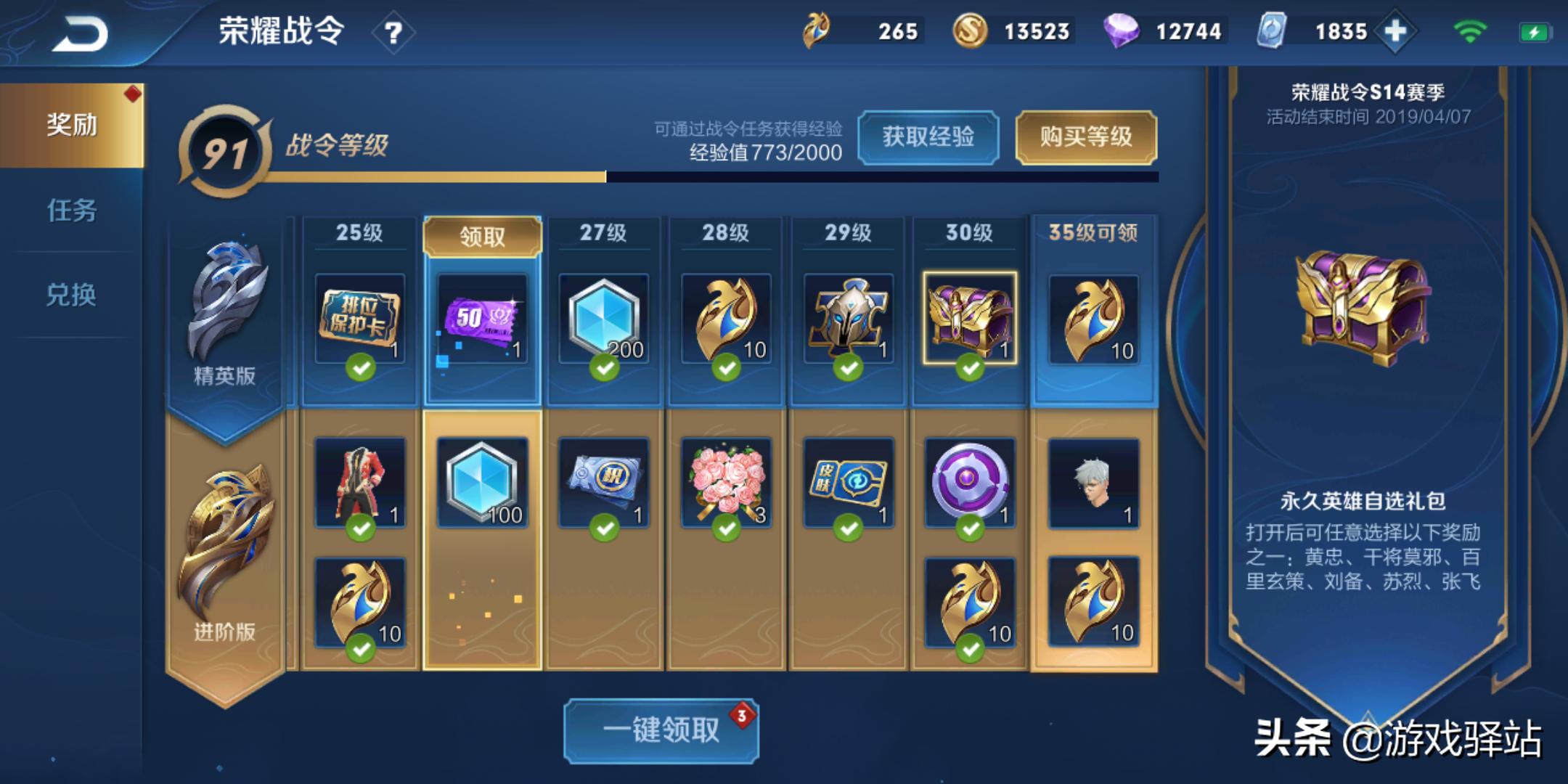Screen dimensions: 1568x784
Task: Open the 兑换 tab
Action: 71,295
